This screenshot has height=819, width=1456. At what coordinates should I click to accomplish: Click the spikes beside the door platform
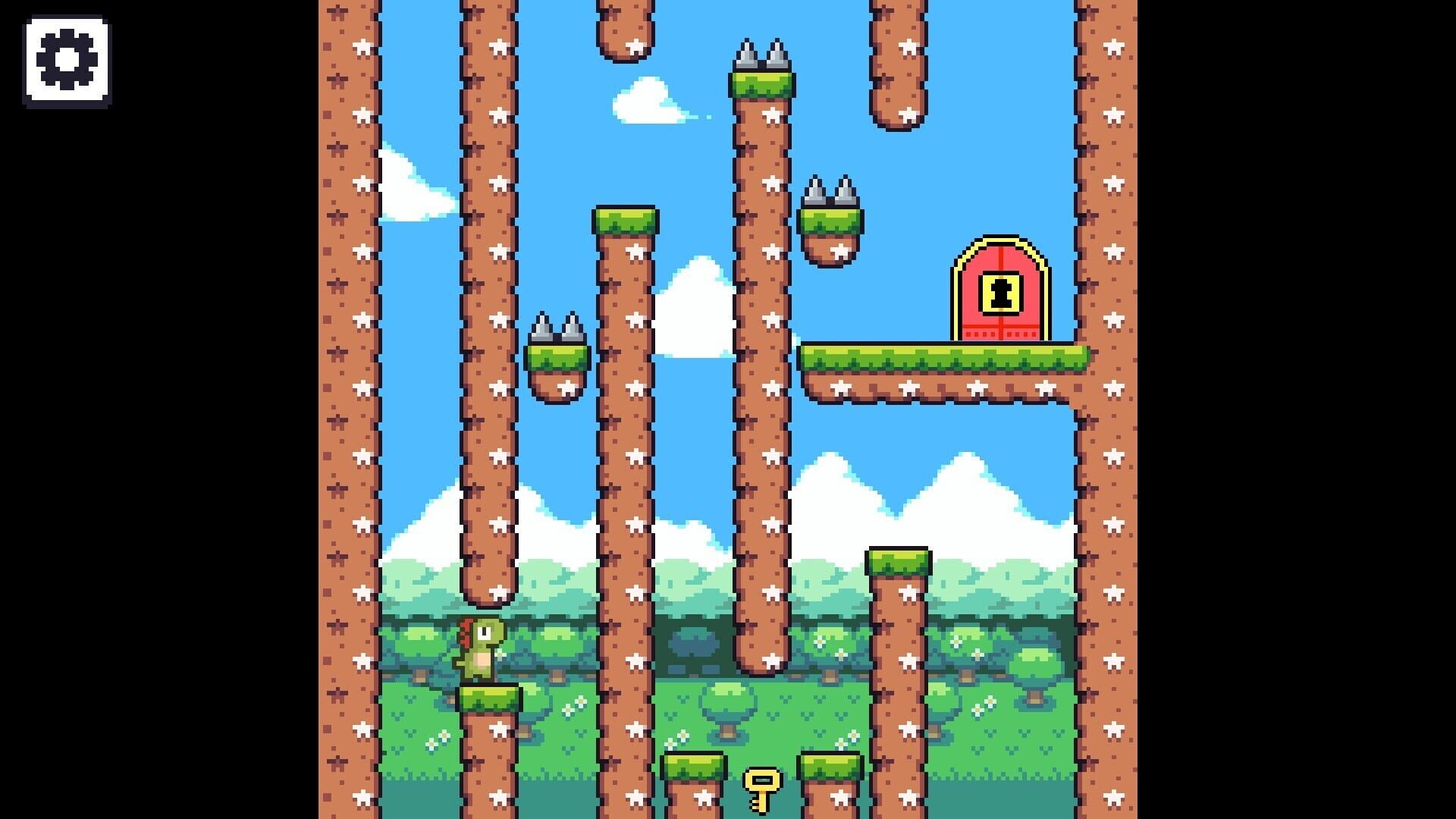[830, 190]
